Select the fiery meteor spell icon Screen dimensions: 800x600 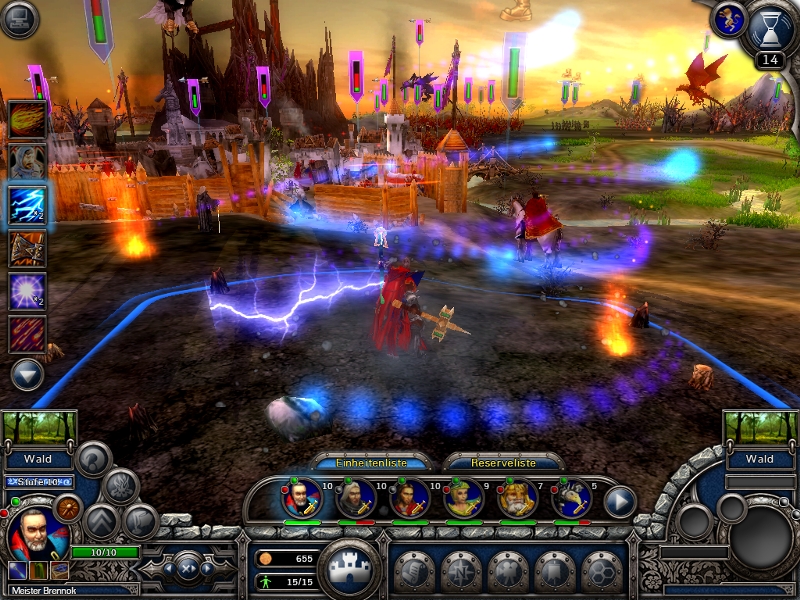28,118
